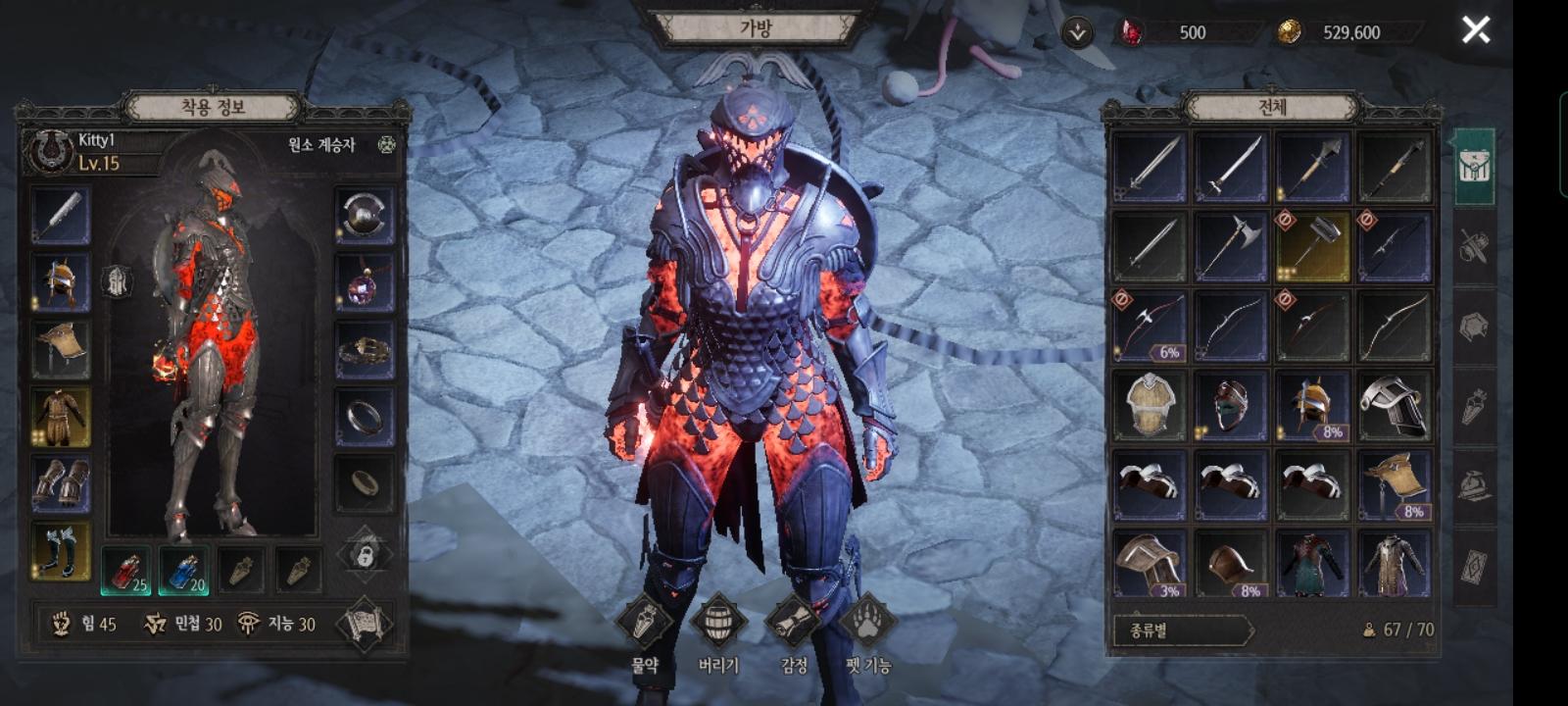Switch to the highlighted all-items bag tab
Image resolution: width=1568 pixels, height=706 pixels.
[1473, 167]
